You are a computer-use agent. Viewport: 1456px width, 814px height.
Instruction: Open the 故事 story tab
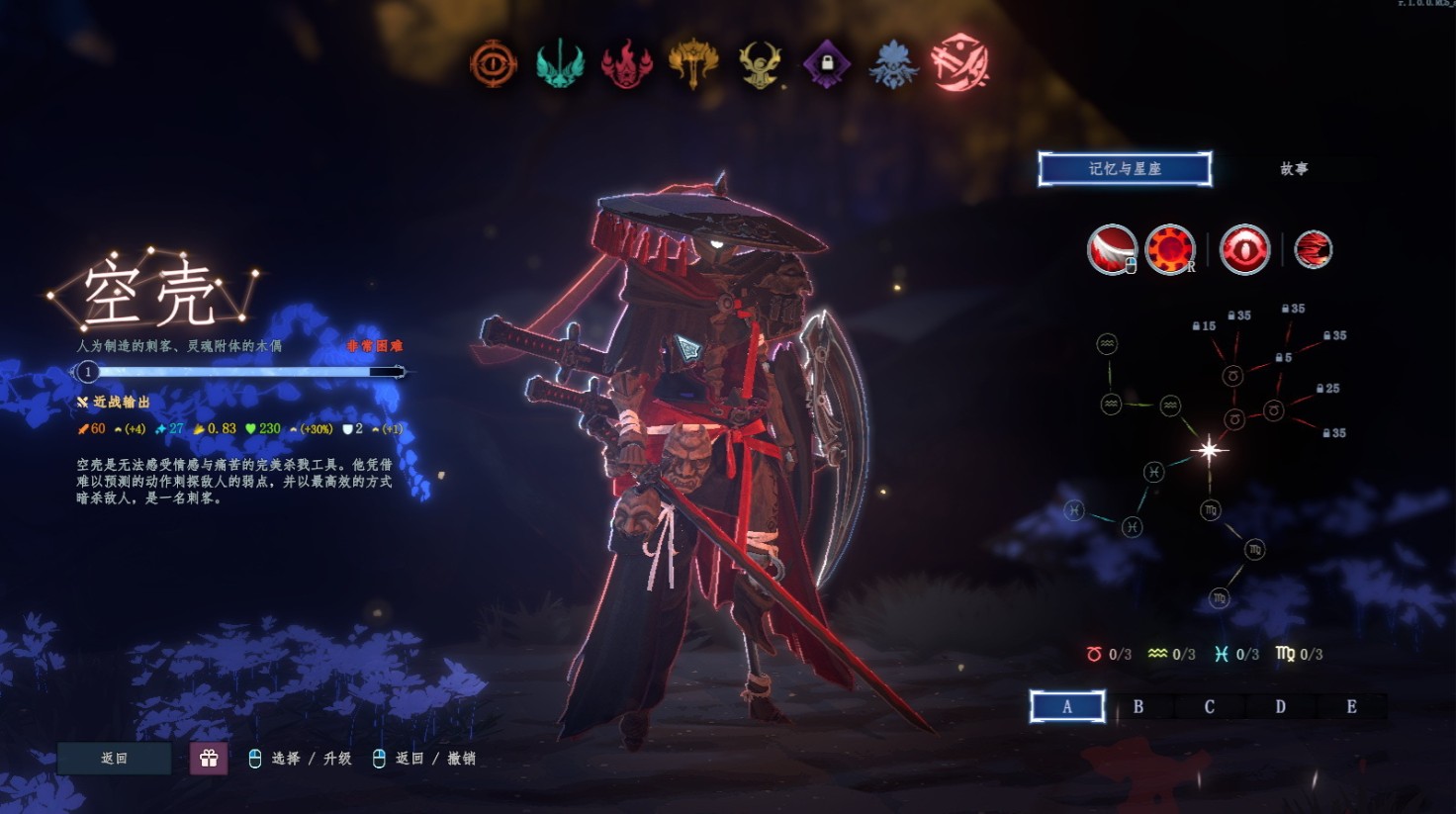point(1294,169)
